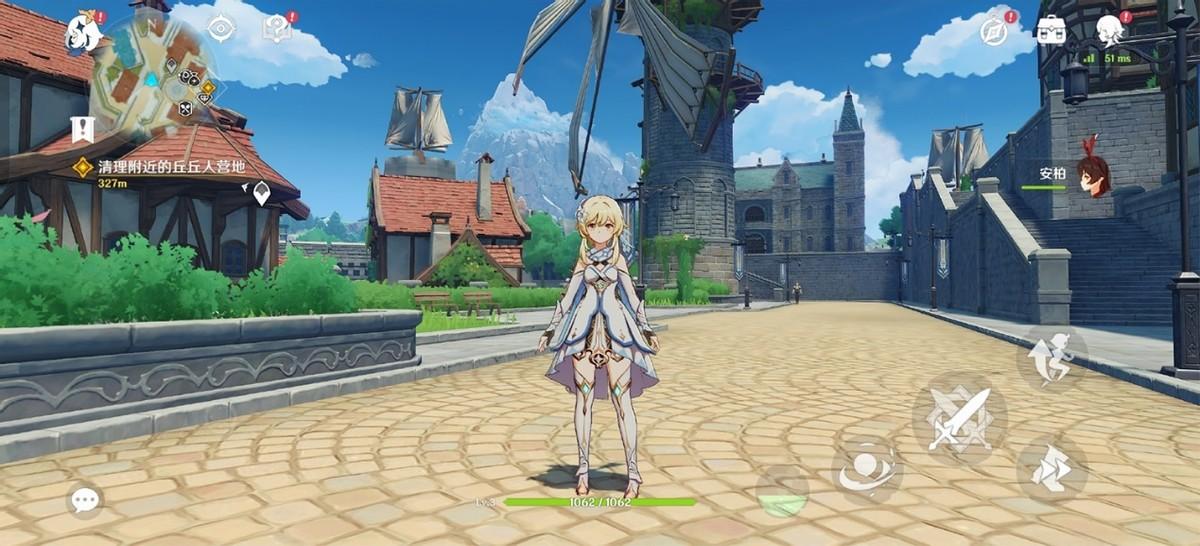Screen dimensions: 1200x546
Task: Open the character screen head icon
Action: [x=1109, y=30]
